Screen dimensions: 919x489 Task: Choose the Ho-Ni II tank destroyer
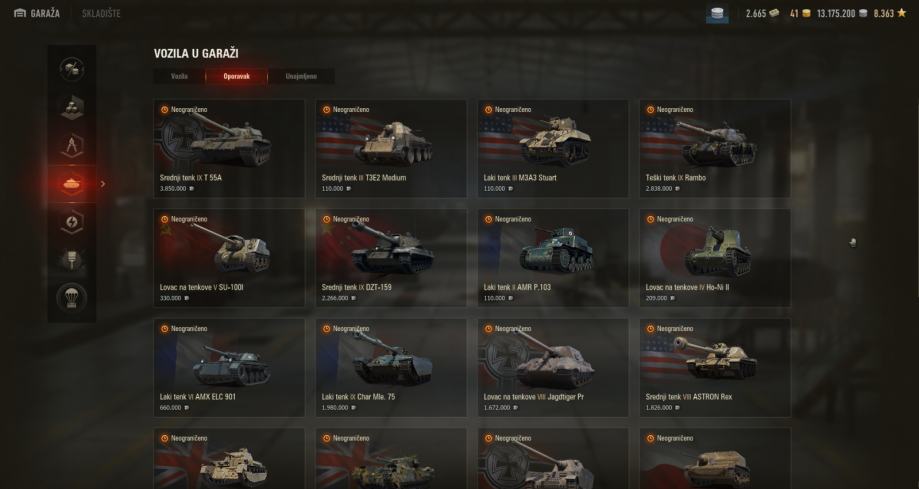[715, 257]
